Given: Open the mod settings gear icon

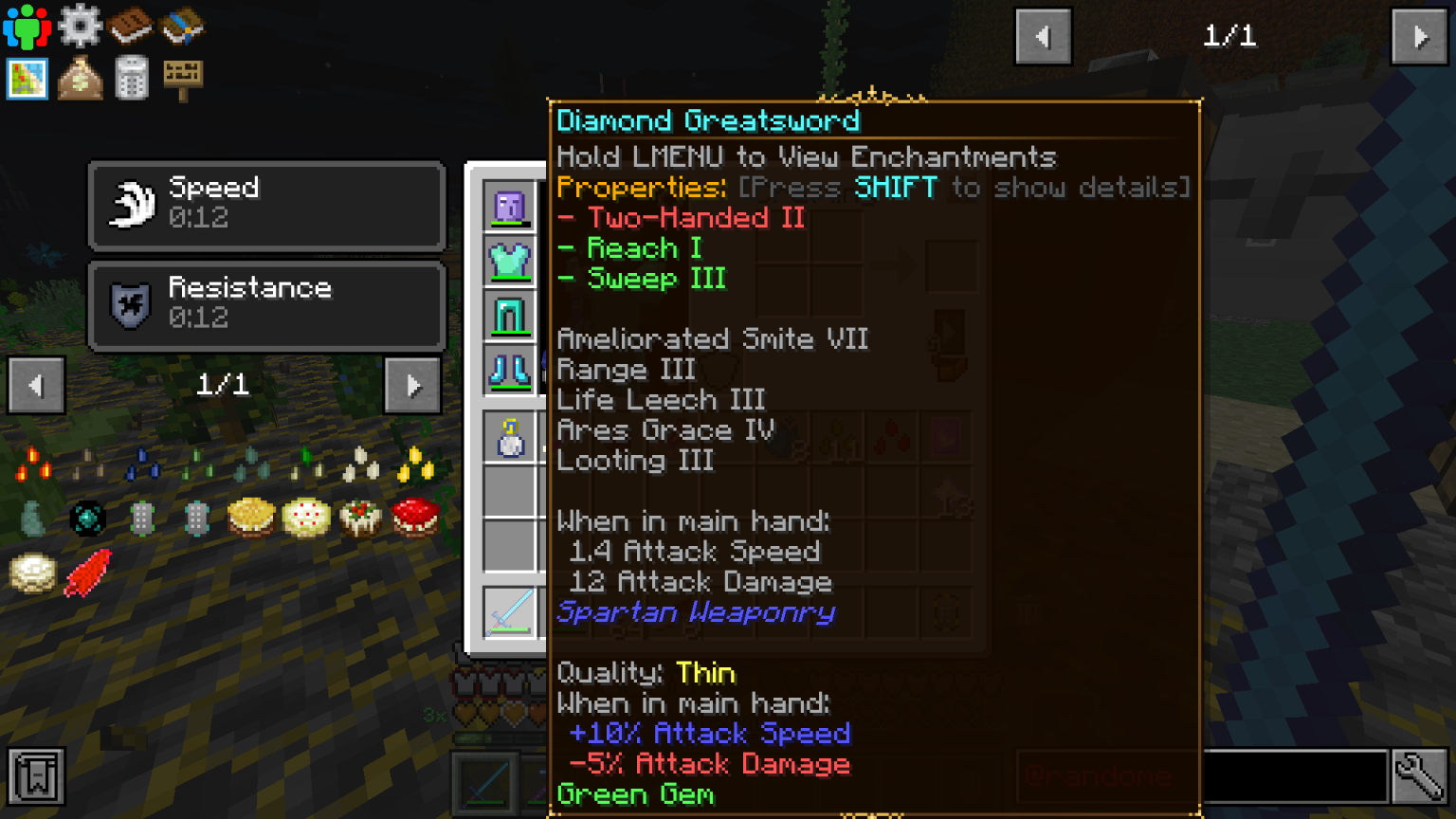Looking at the screenshot, I should (81, 26).
